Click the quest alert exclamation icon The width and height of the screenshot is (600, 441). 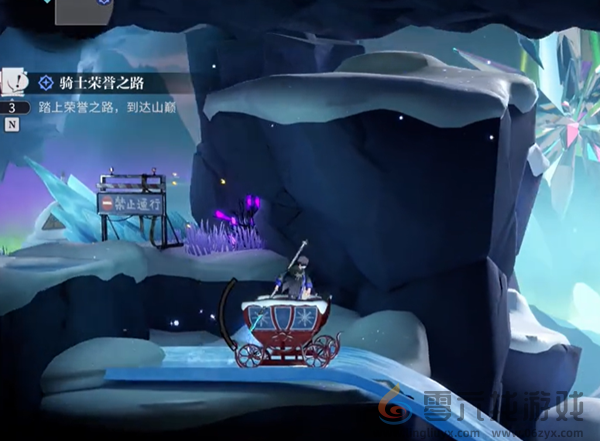tap(13, 82)
